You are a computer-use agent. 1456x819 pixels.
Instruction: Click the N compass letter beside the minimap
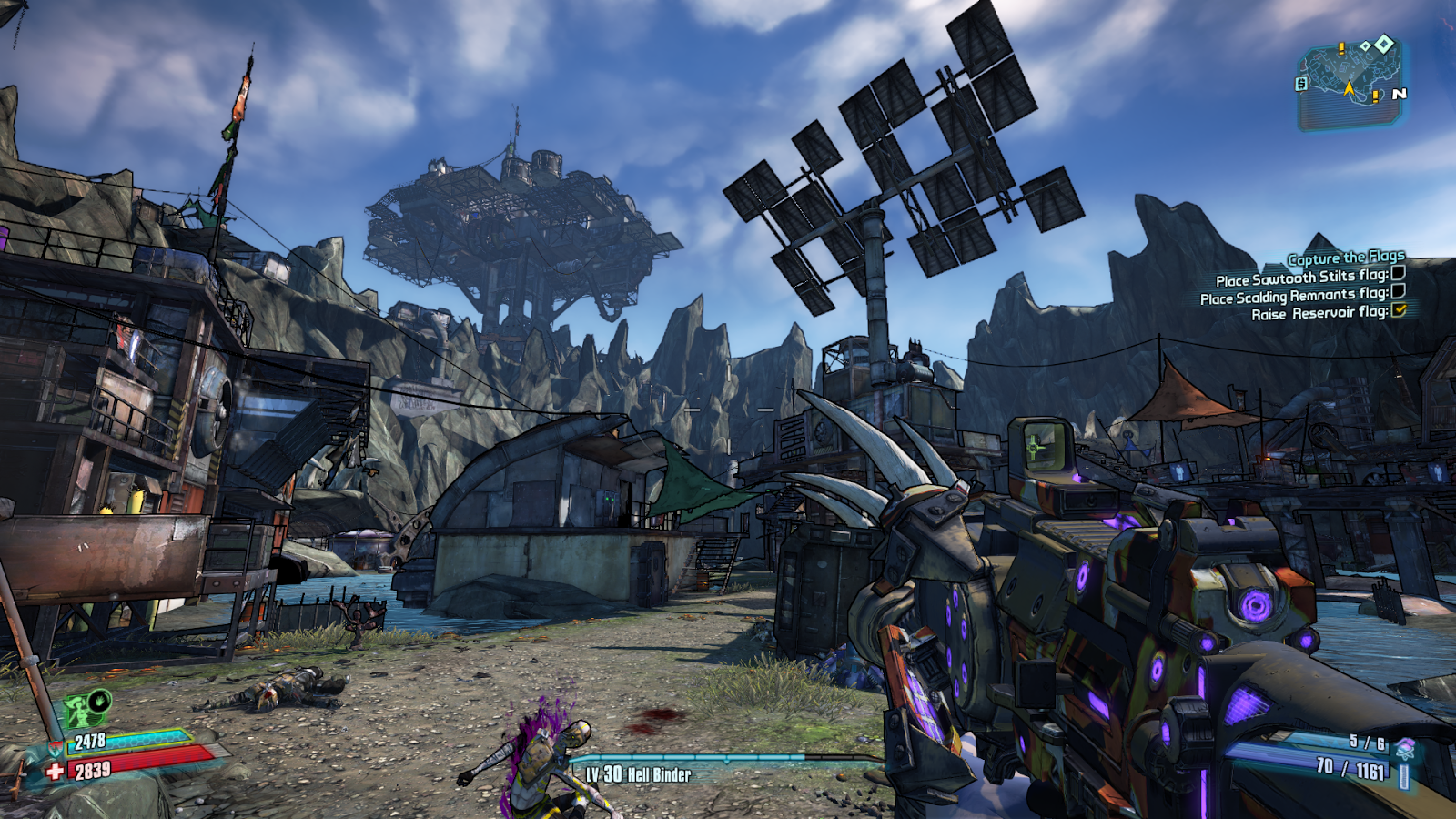tap(1400, 94)
